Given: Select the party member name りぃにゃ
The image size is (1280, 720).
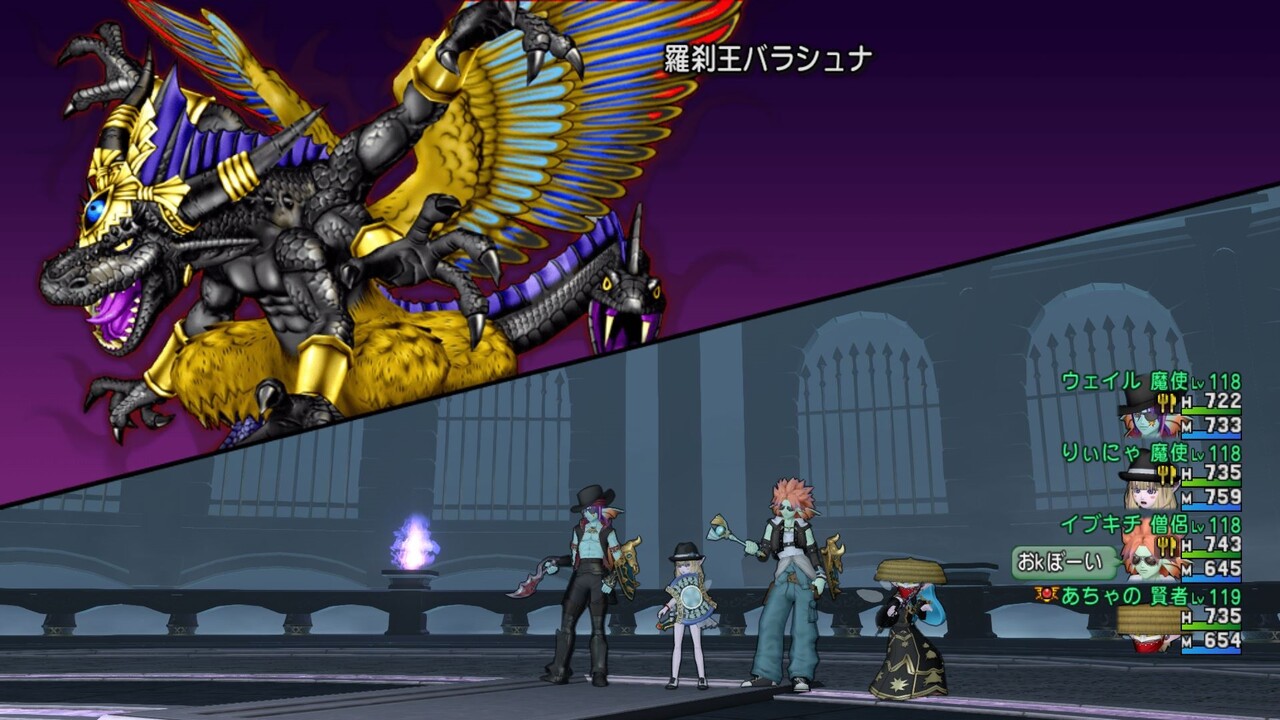Looking at the screenshot, I should [1101, 451].
